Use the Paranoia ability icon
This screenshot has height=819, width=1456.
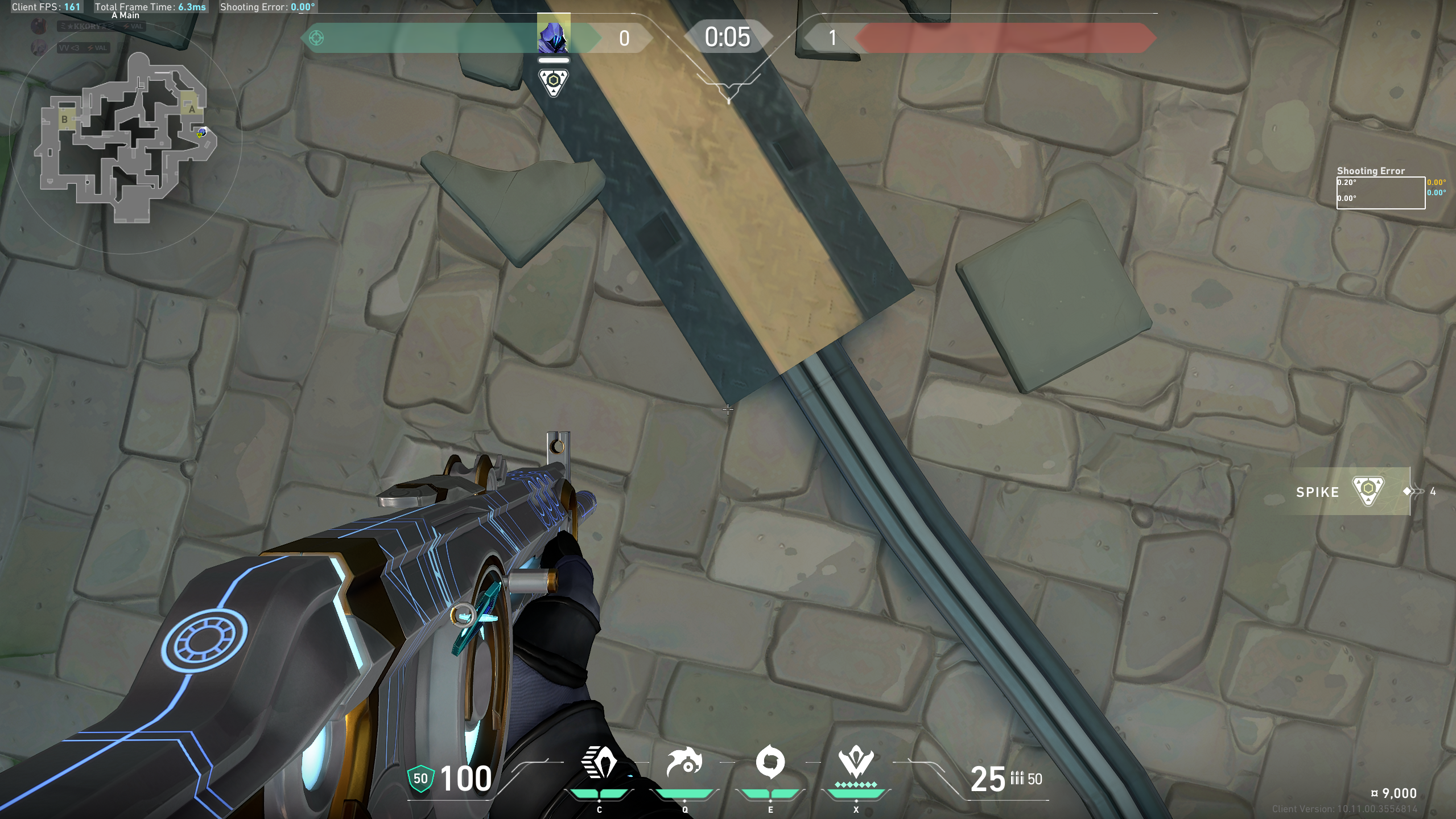(x=684, y=763)
